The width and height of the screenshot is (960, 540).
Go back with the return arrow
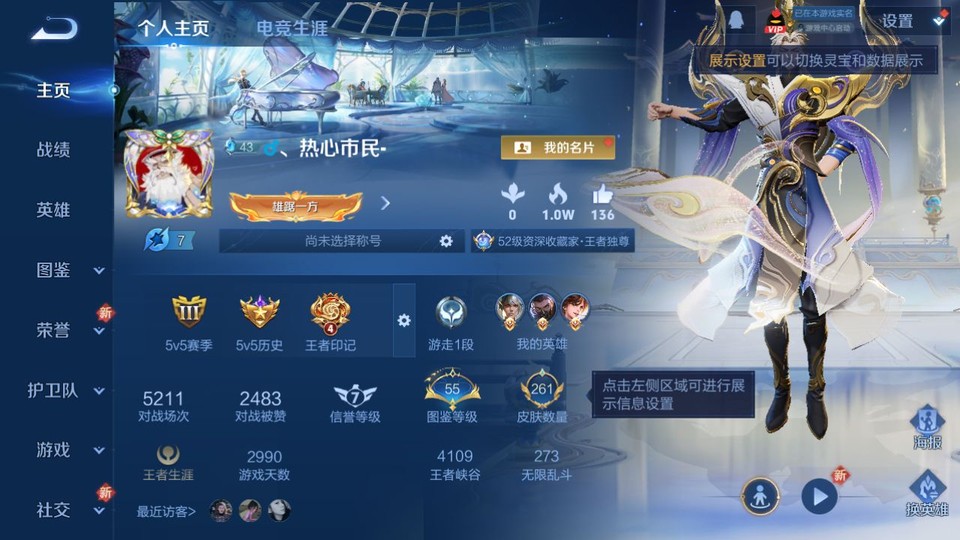point(53,29)
